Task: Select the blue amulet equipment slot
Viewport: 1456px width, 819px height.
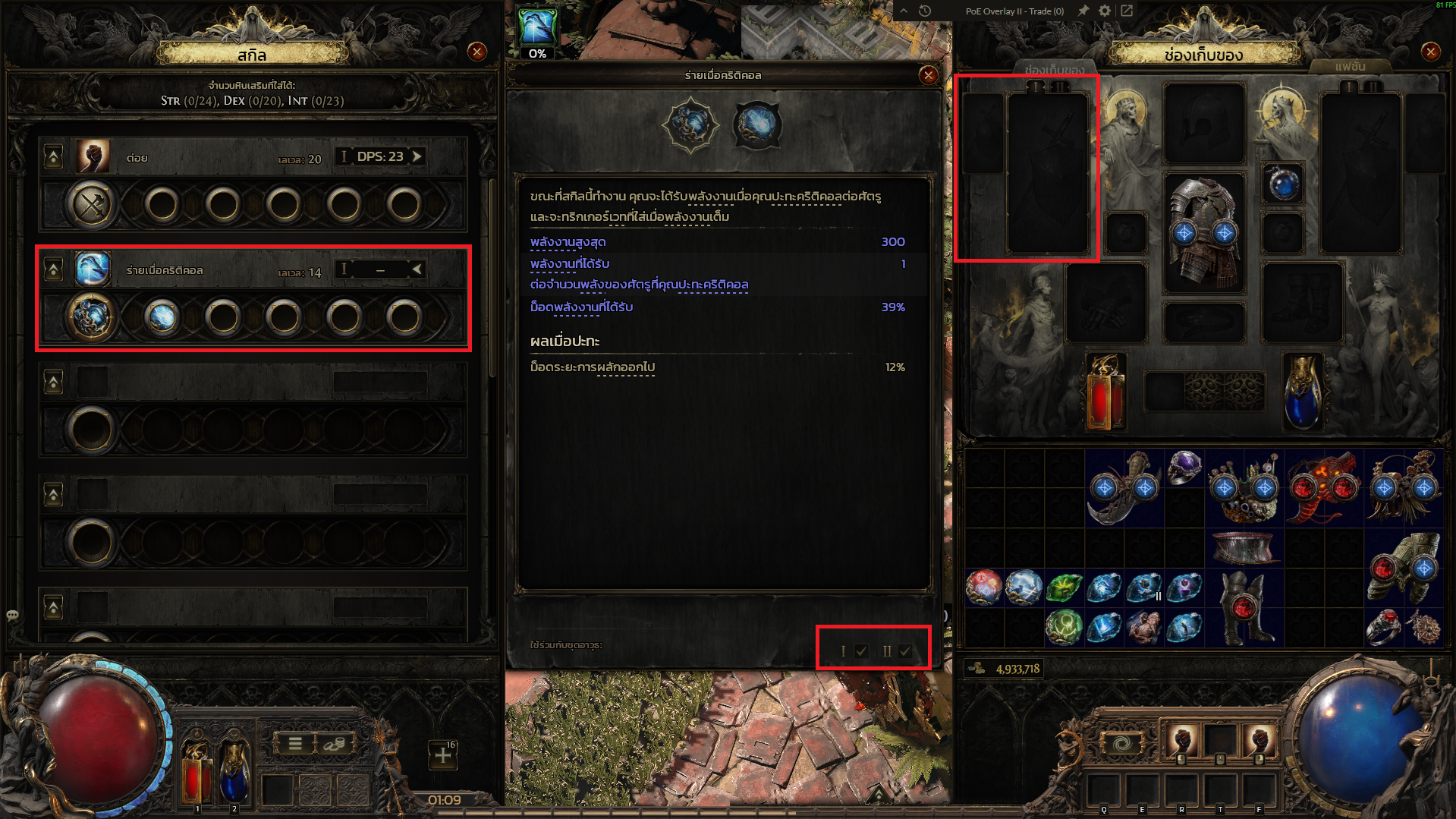Action: click(1283, 184)
